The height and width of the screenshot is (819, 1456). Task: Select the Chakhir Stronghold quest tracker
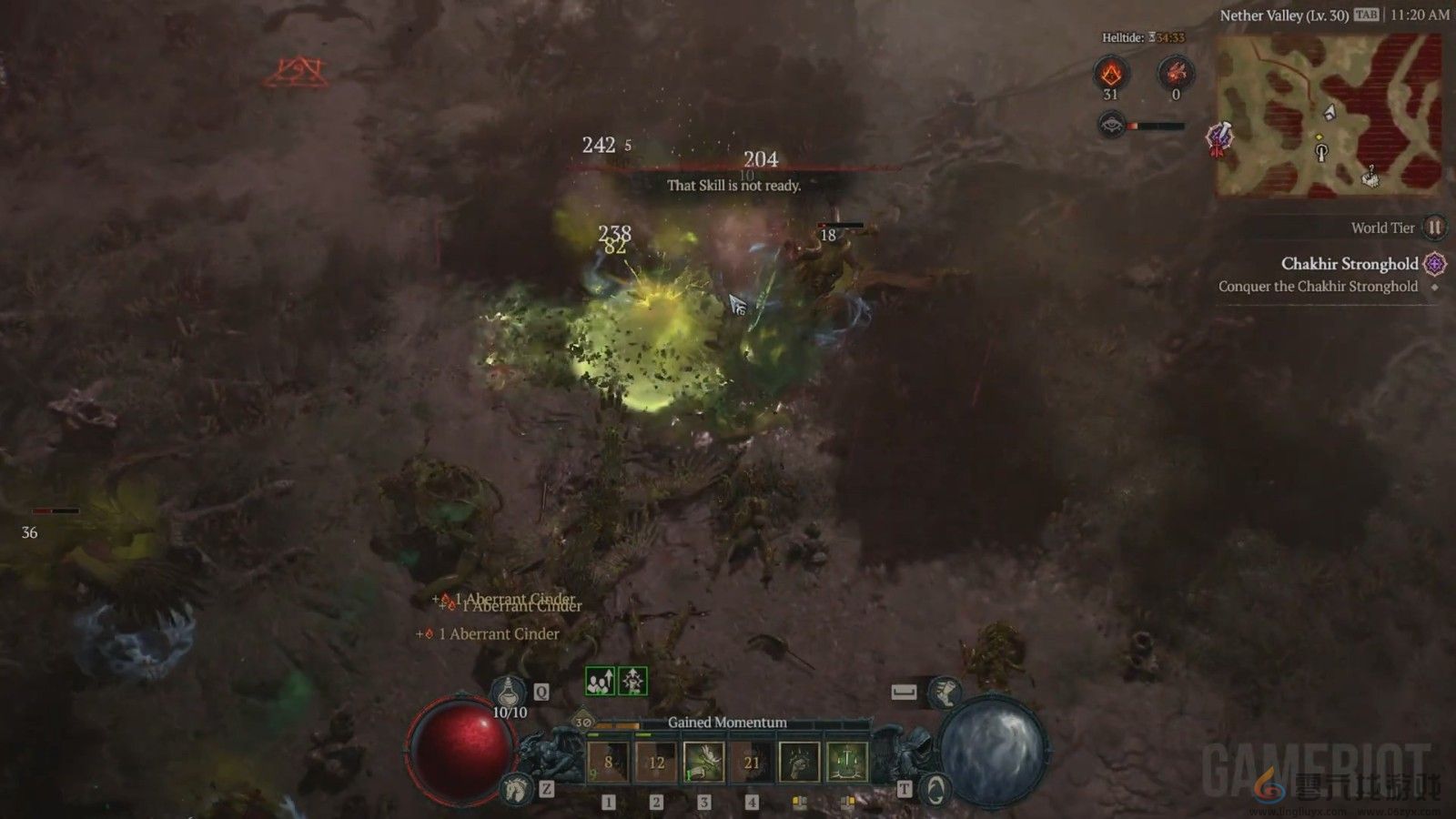1349,264
